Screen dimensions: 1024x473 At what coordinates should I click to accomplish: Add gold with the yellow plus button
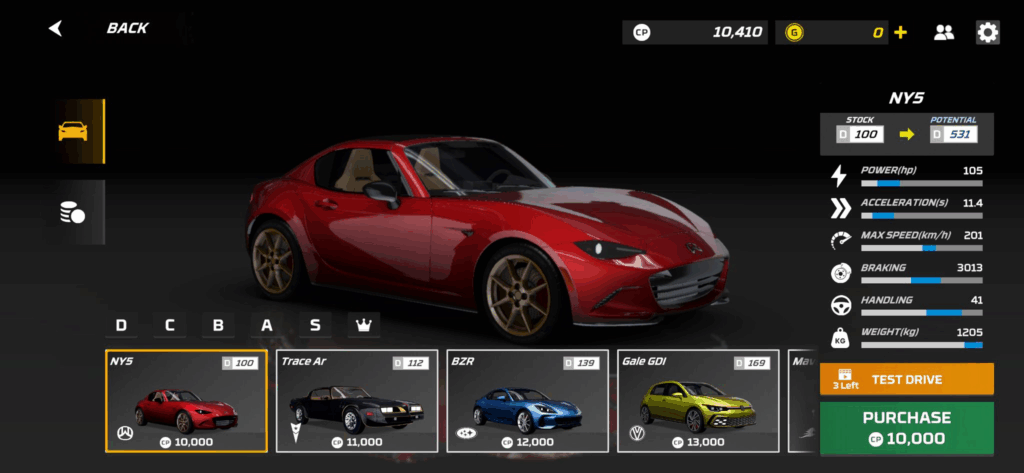coord(901,32)
